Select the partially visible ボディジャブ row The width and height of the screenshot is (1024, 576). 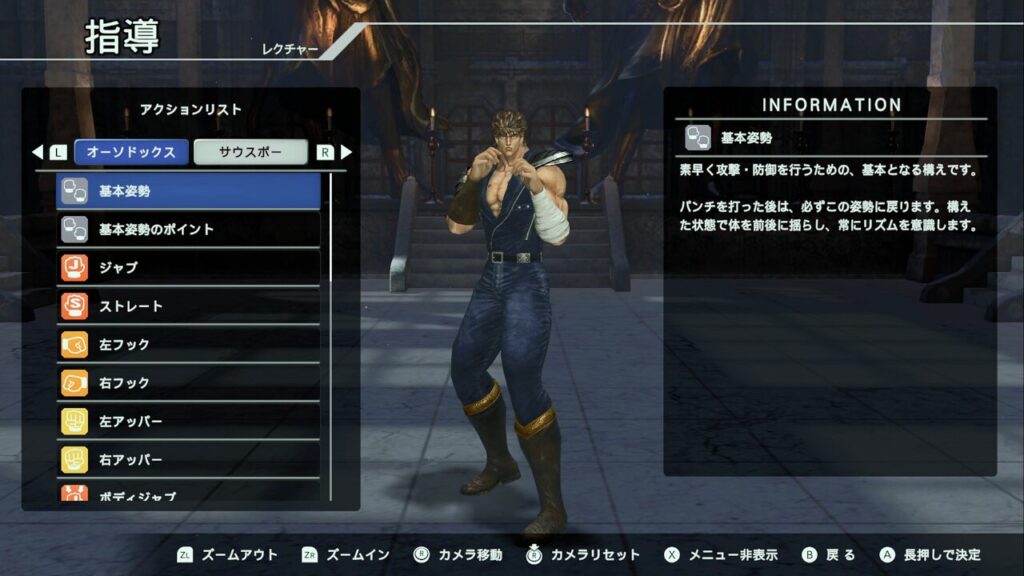coord(188,494)
